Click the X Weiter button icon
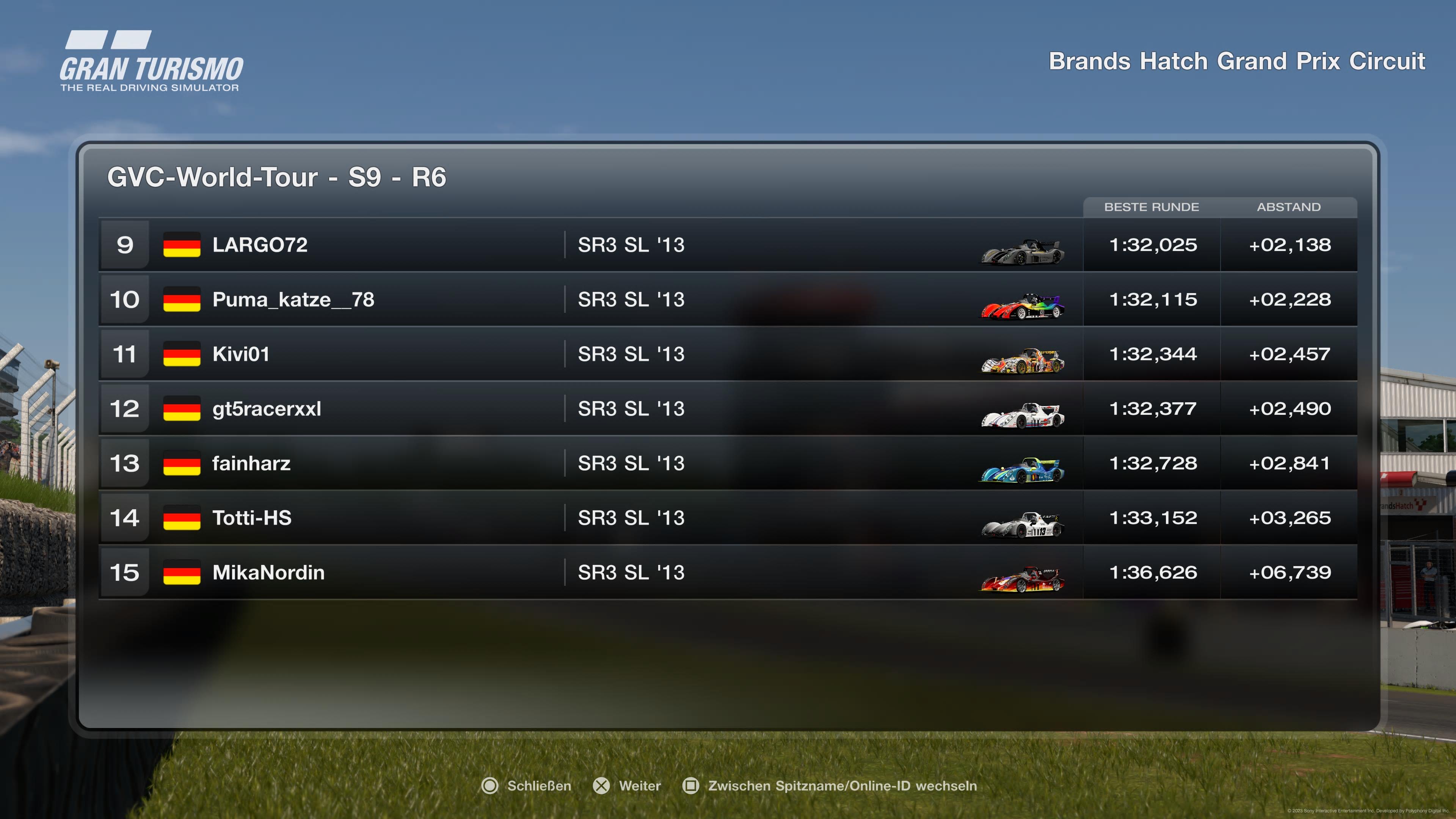 point(601,786)
